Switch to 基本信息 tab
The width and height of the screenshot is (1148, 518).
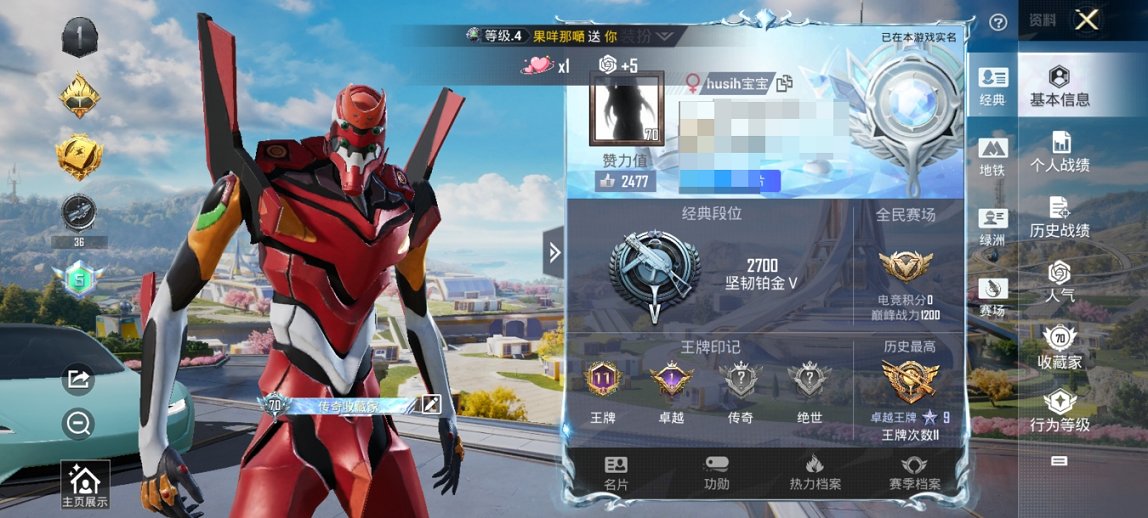coord(1059,86)
